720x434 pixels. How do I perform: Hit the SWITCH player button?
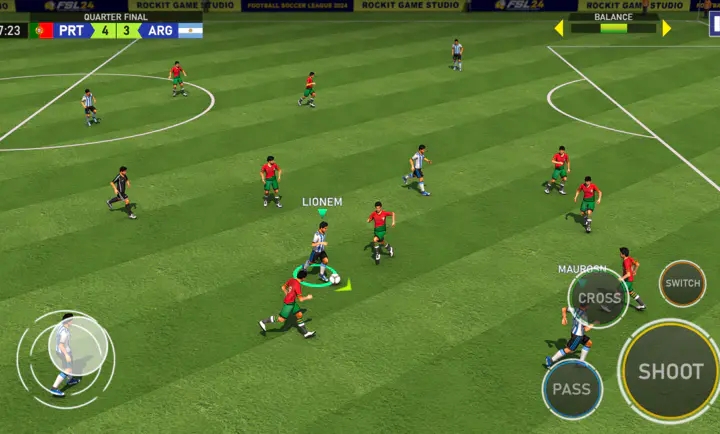click(682, 283)
